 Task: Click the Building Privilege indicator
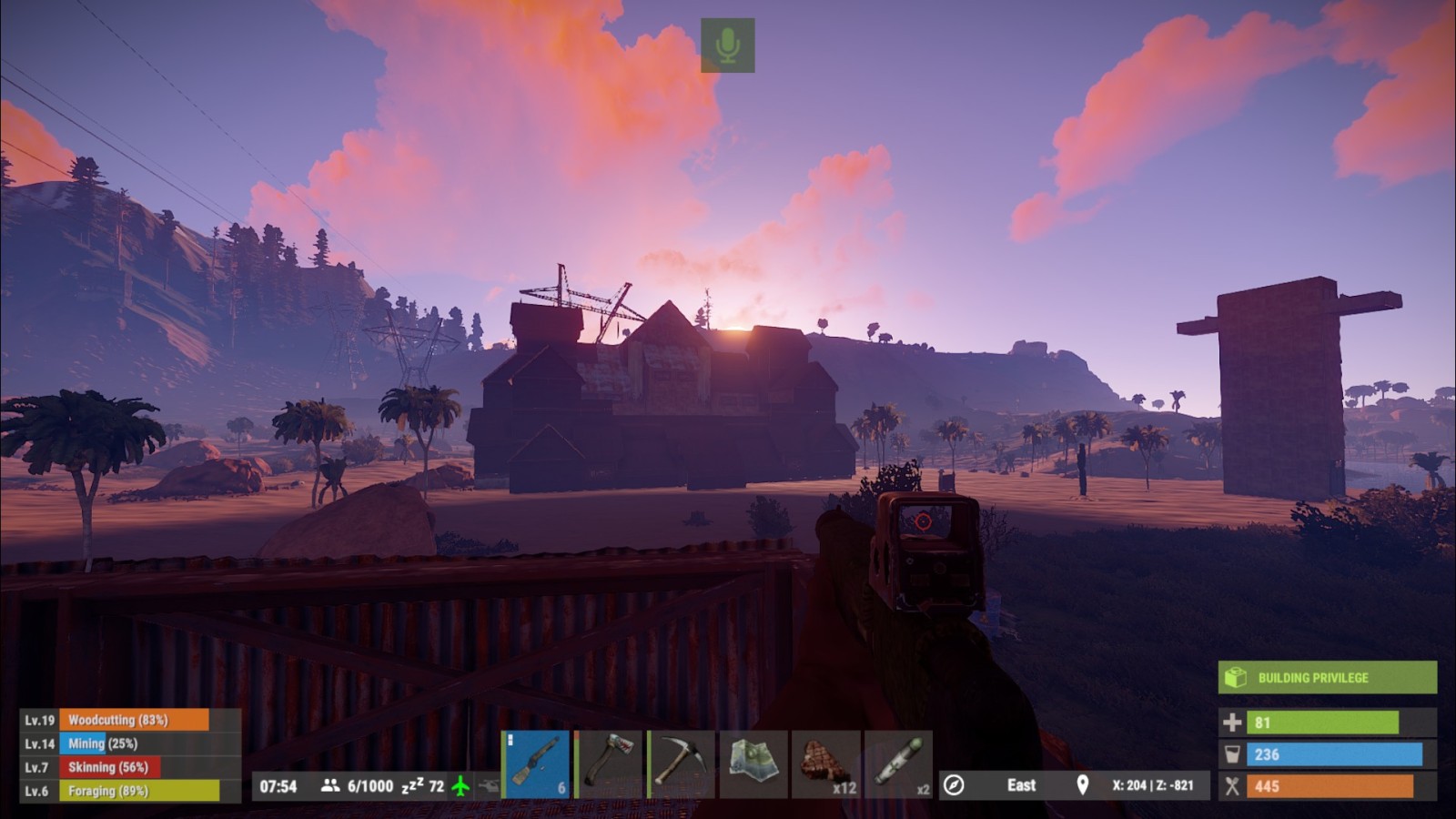pos(1327,678)
